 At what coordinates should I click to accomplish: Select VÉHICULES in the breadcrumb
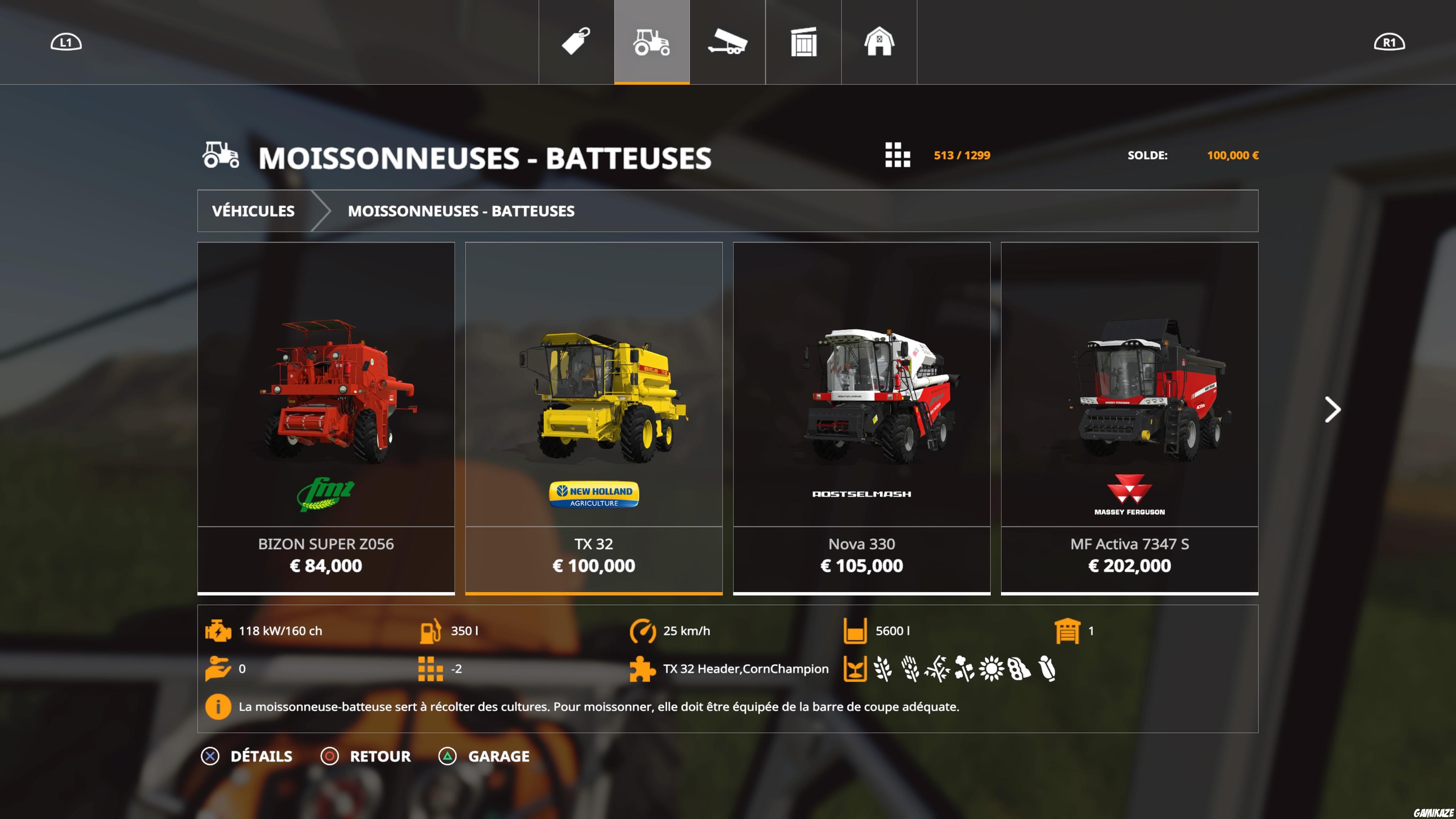pos(253,211)
